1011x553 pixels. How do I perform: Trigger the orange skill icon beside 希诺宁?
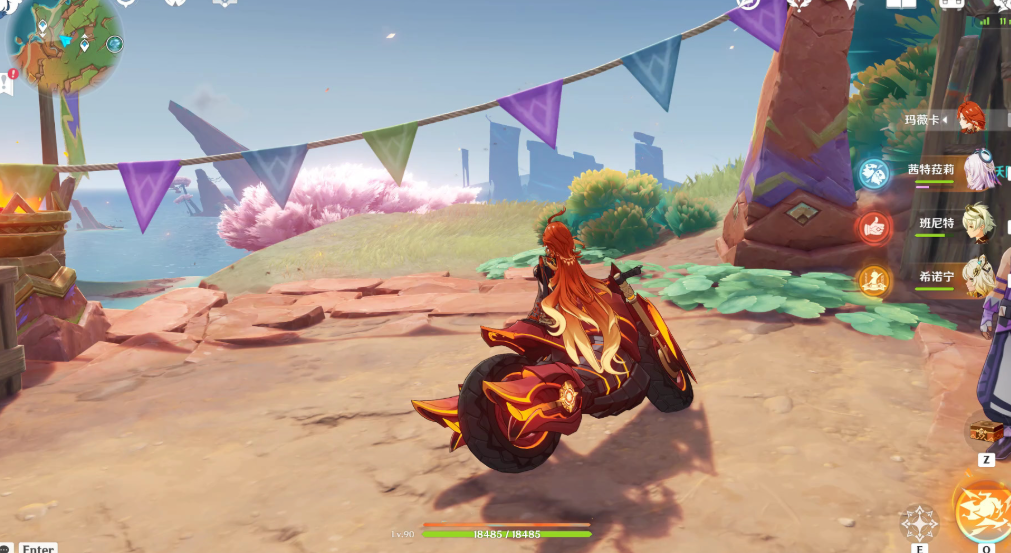(x=874, y=281)
